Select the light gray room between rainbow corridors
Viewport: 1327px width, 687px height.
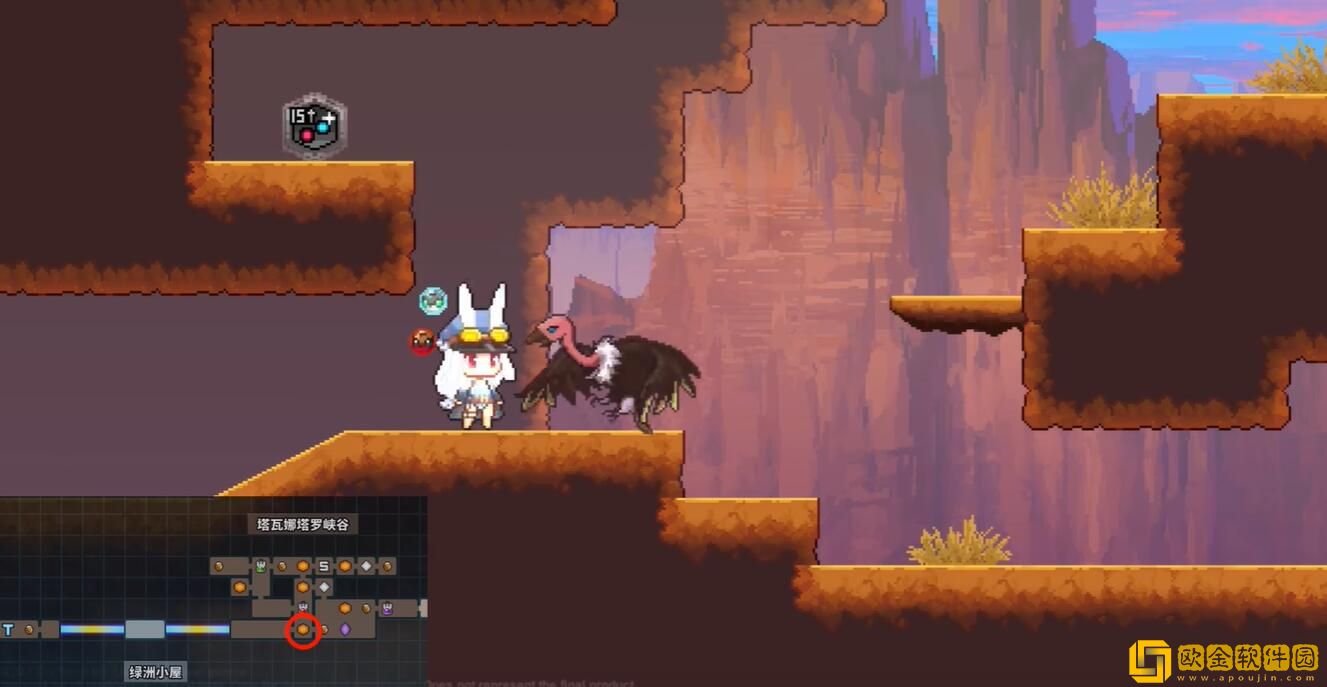click(x=145, y=630)
